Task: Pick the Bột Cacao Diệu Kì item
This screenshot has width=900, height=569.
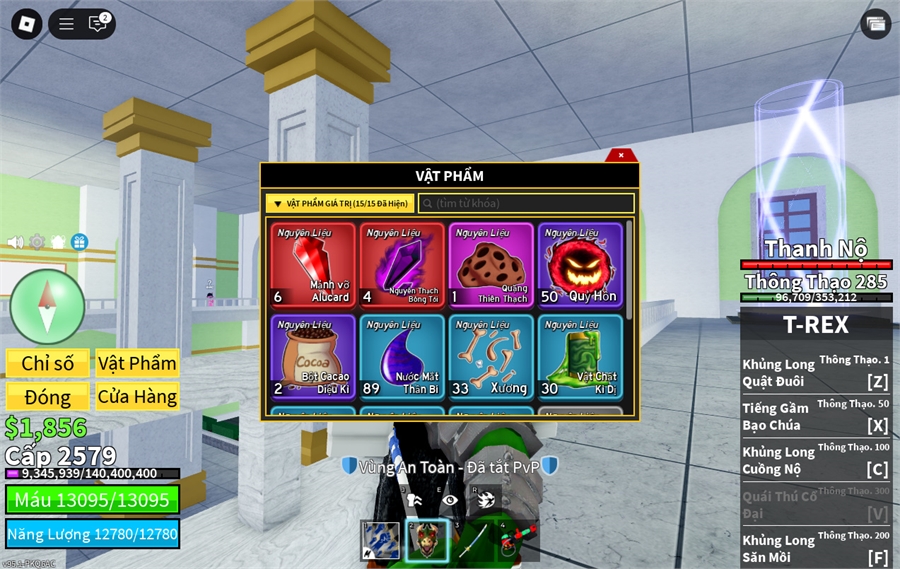Action: point(313,357)
